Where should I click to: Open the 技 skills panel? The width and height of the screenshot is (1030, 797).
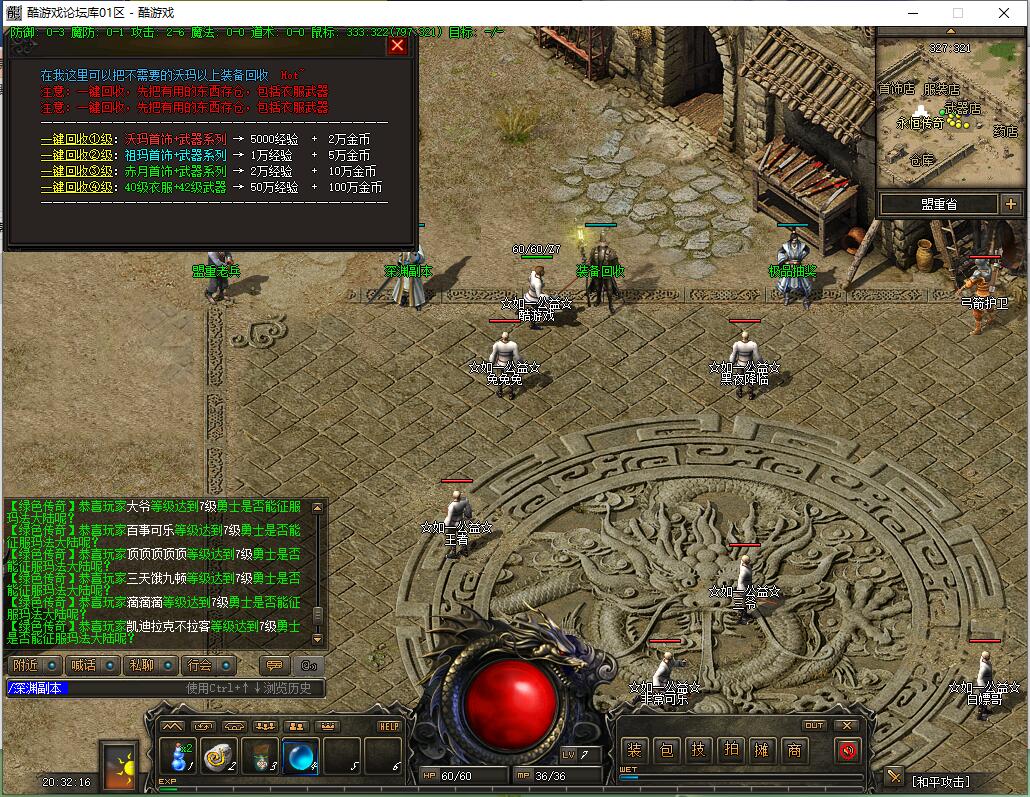click(698, 750)
